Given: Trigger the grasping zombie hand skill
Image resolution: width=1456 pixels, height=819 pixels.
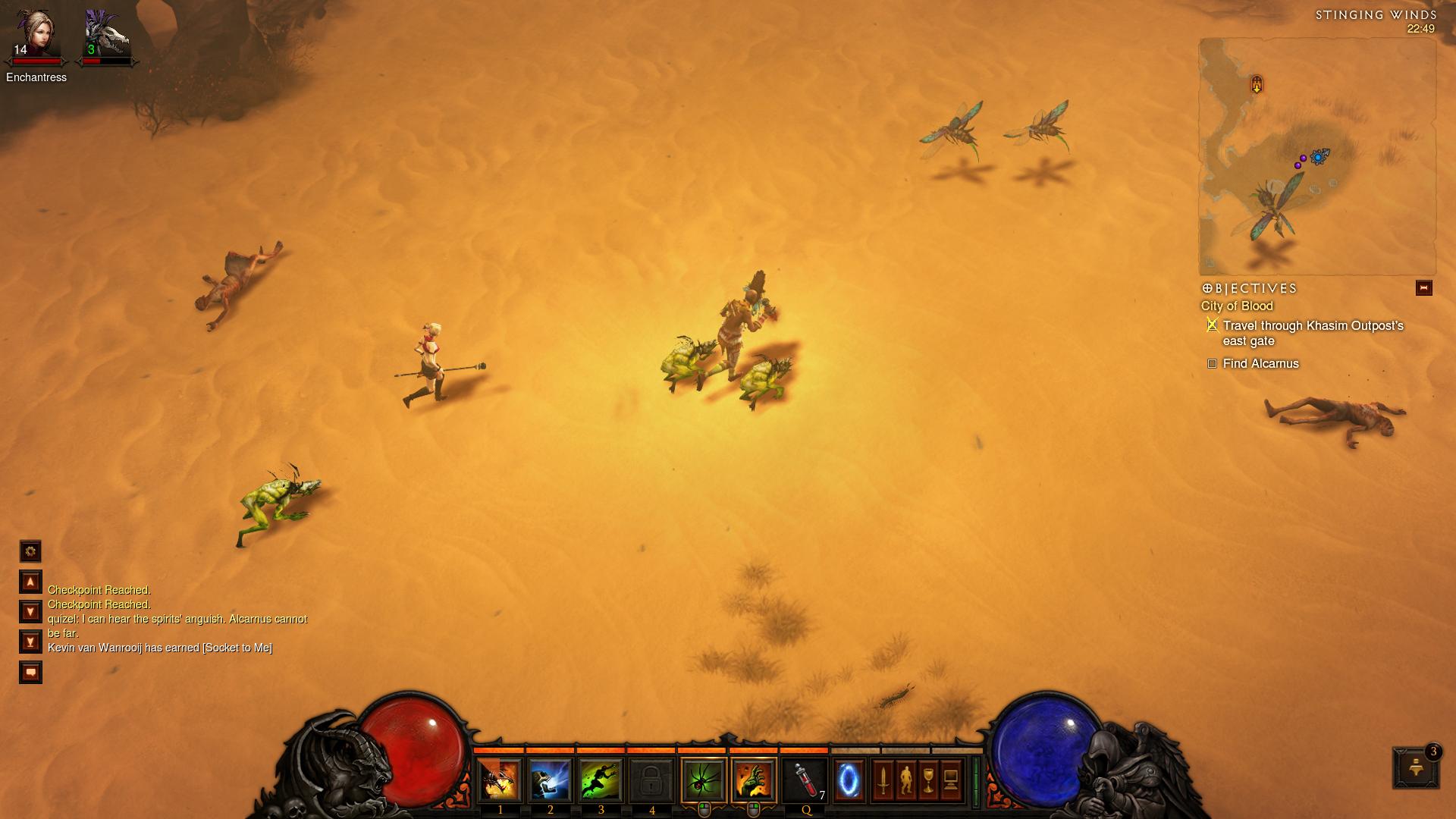Looking at the screenshot, I should click(x=754, y=780).
